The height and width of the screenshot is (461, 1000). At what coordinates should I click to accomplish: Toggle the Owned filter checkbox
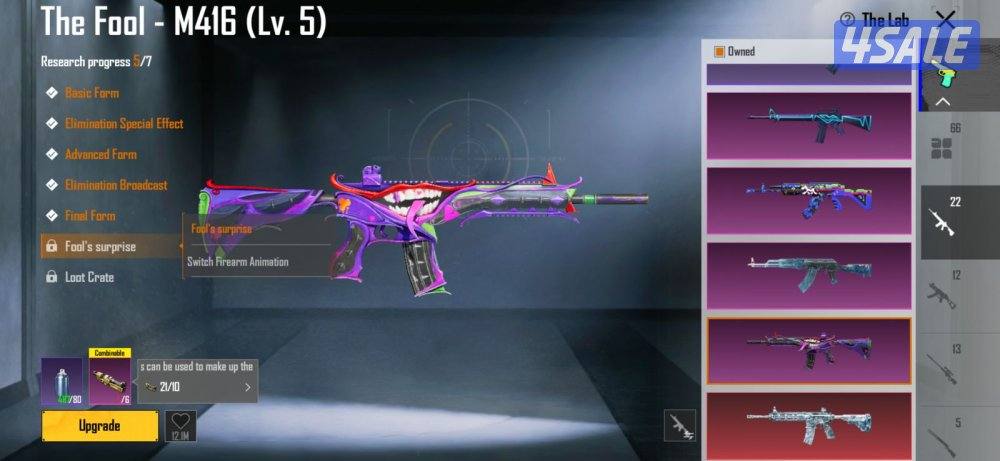pos(719,52)
